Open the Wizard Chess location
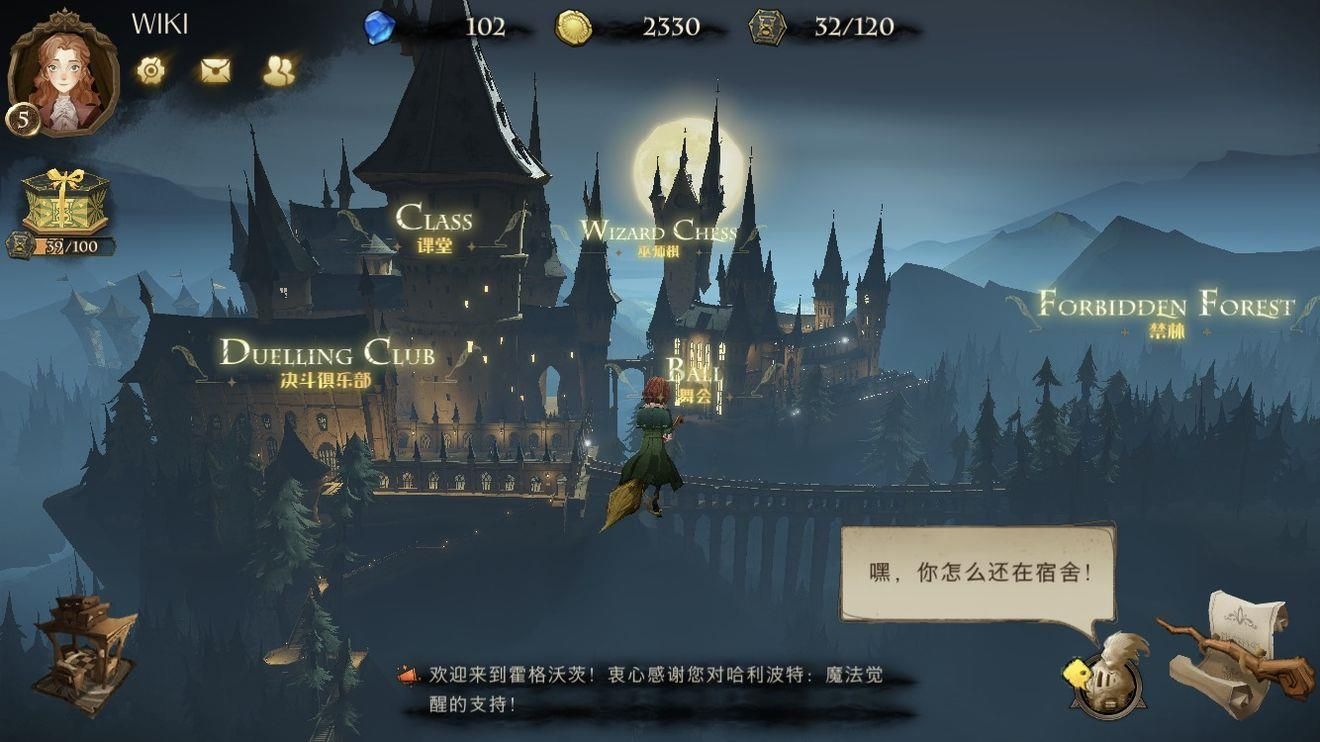Screen dimensions: 1320x742 tap(660, 232)
